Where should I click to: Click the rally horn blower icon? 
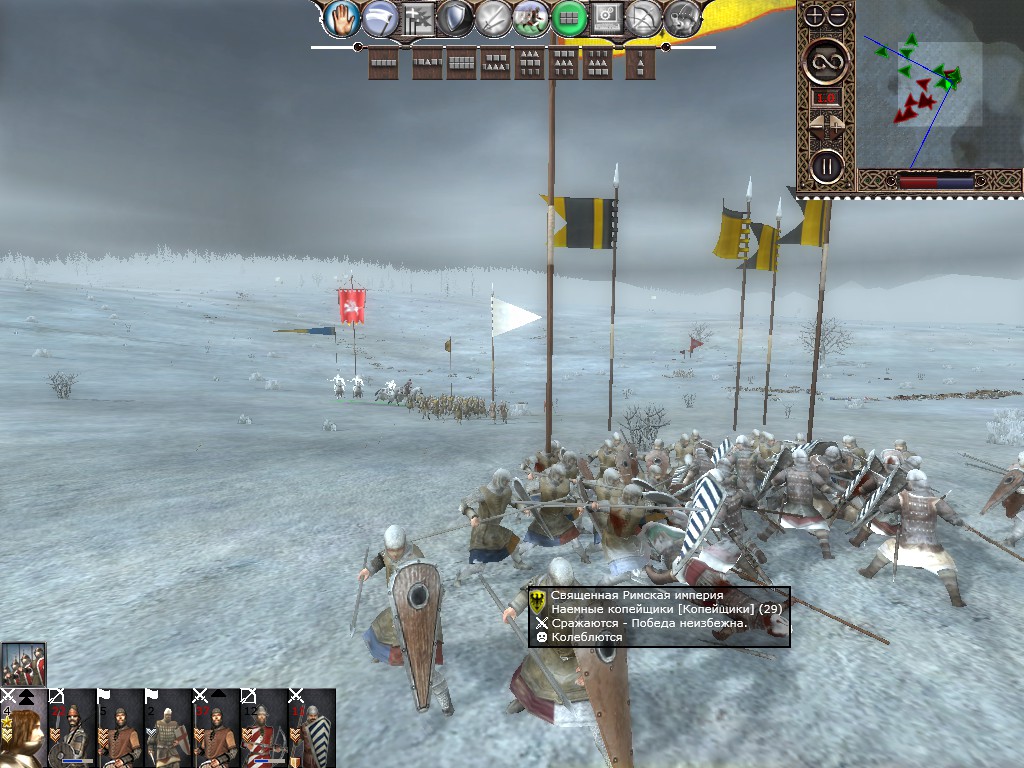coord(683,18)
